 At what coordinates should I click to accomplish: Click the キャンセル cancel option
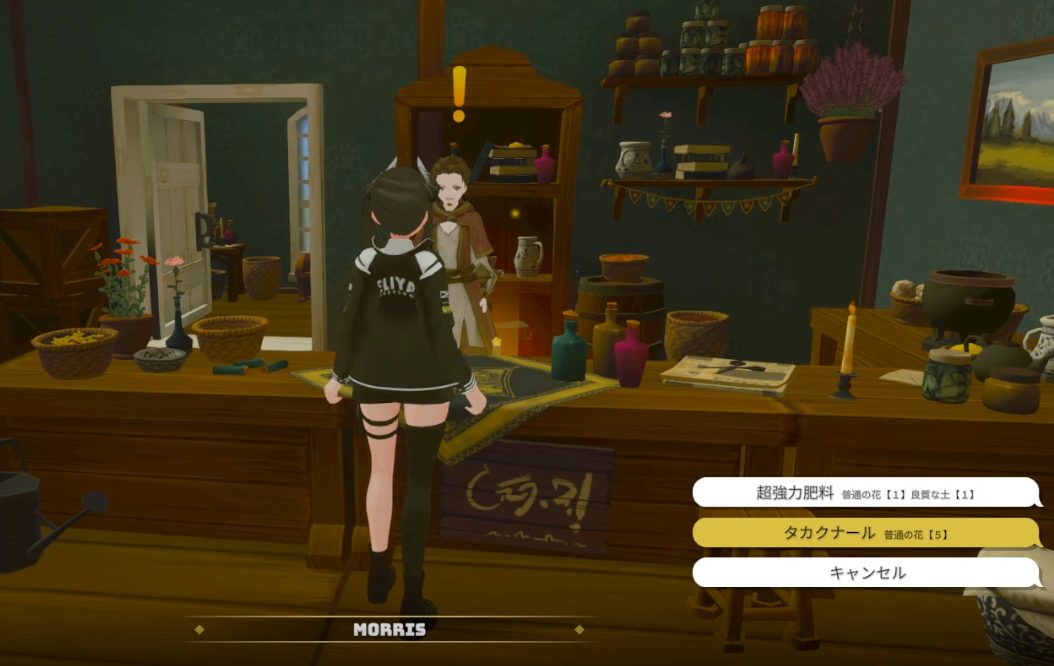pos(865,573)
